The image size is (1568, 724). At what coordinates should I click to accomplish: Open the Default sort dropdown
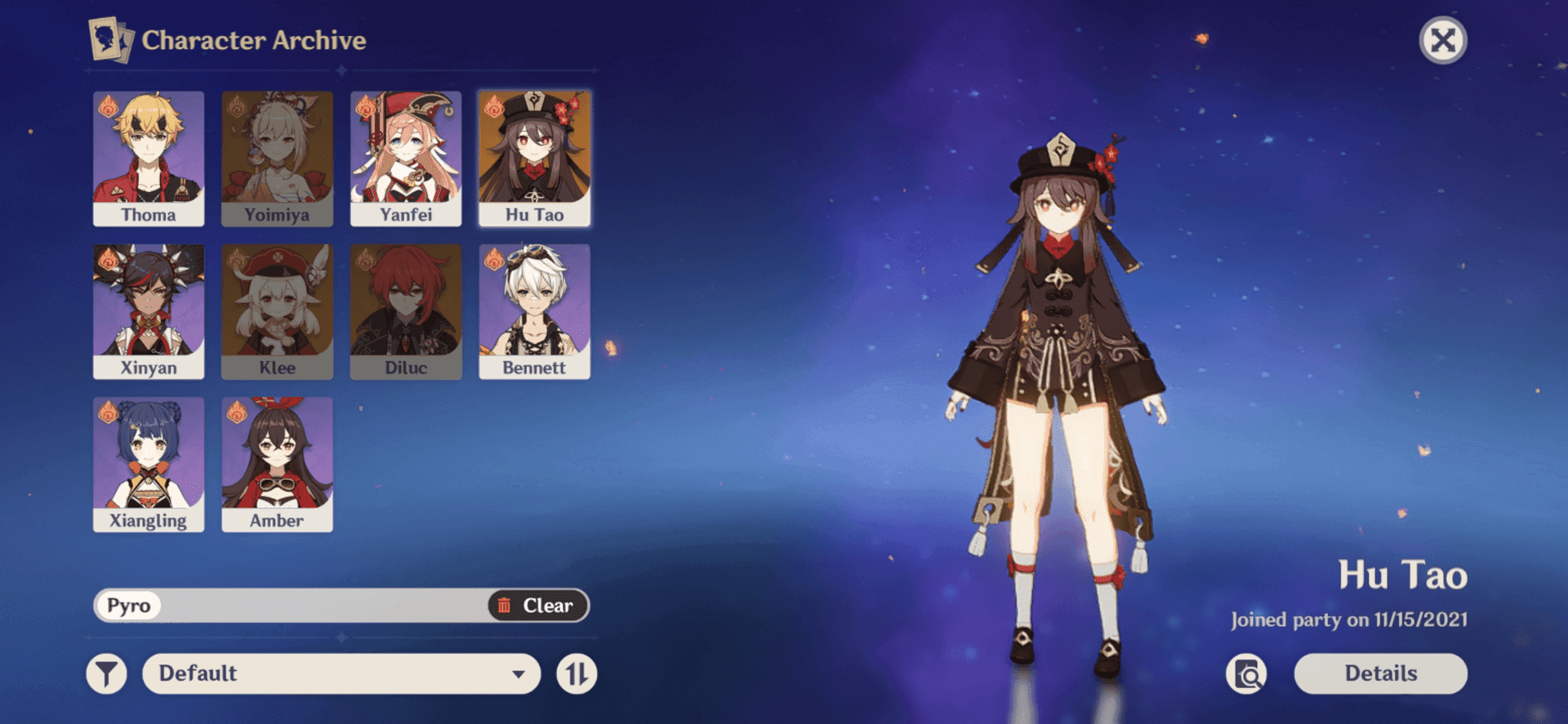341,674
